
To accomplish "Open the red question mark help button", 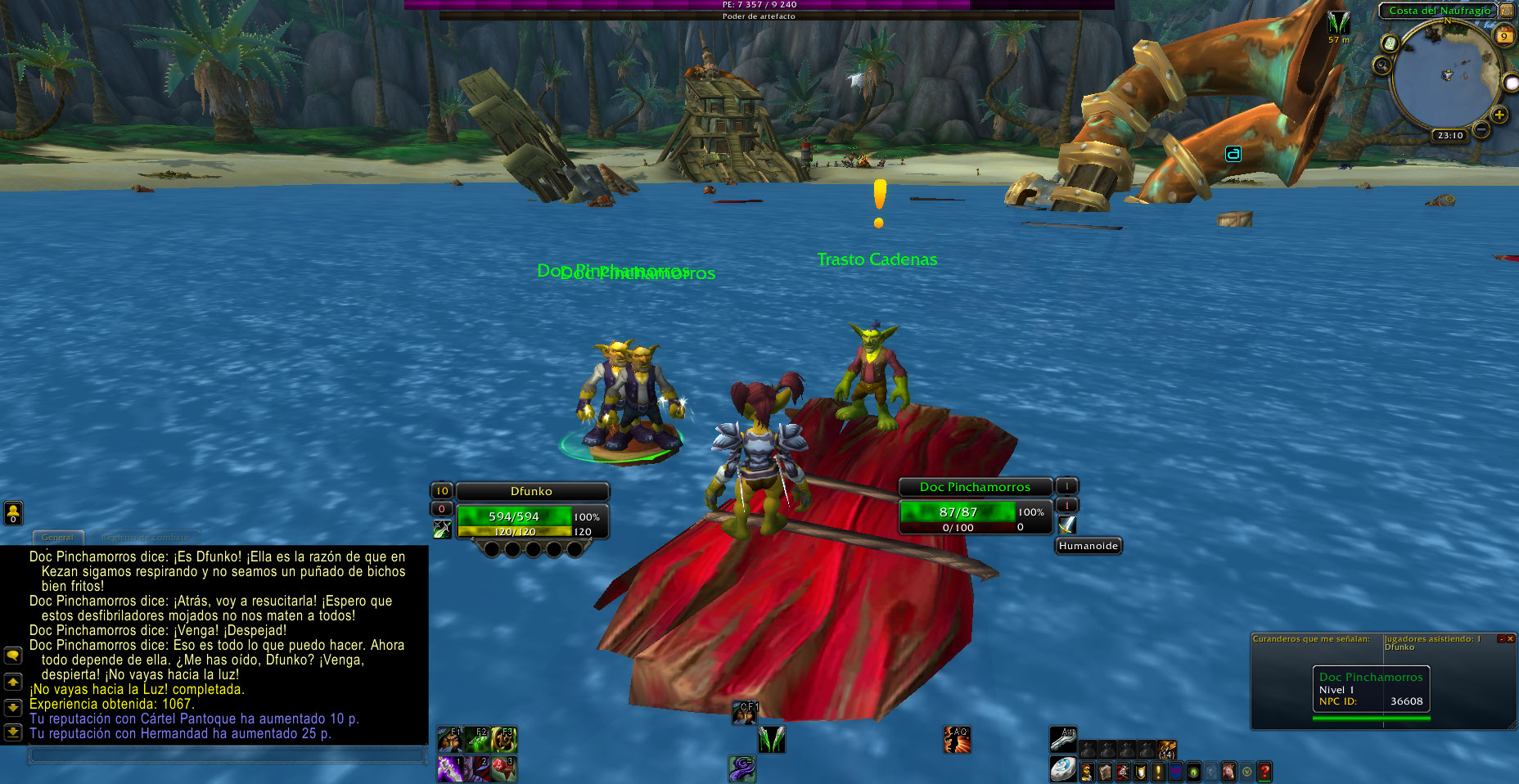I will pyautogui.click(x=1264, y=771).
